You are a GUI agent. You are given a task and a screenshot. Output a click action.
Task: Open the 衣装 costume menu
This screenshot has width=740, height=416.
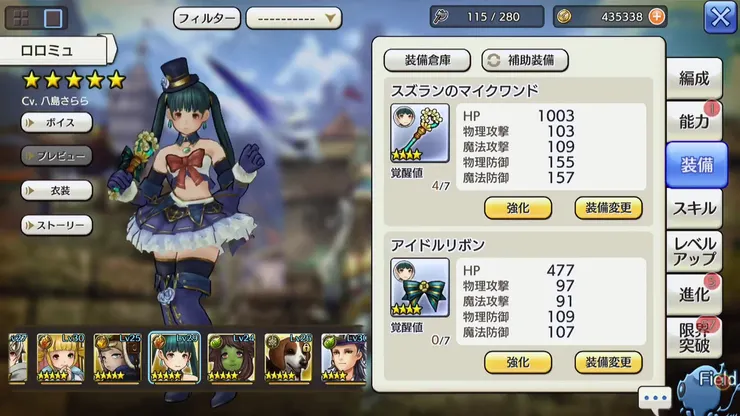[57, 190]
